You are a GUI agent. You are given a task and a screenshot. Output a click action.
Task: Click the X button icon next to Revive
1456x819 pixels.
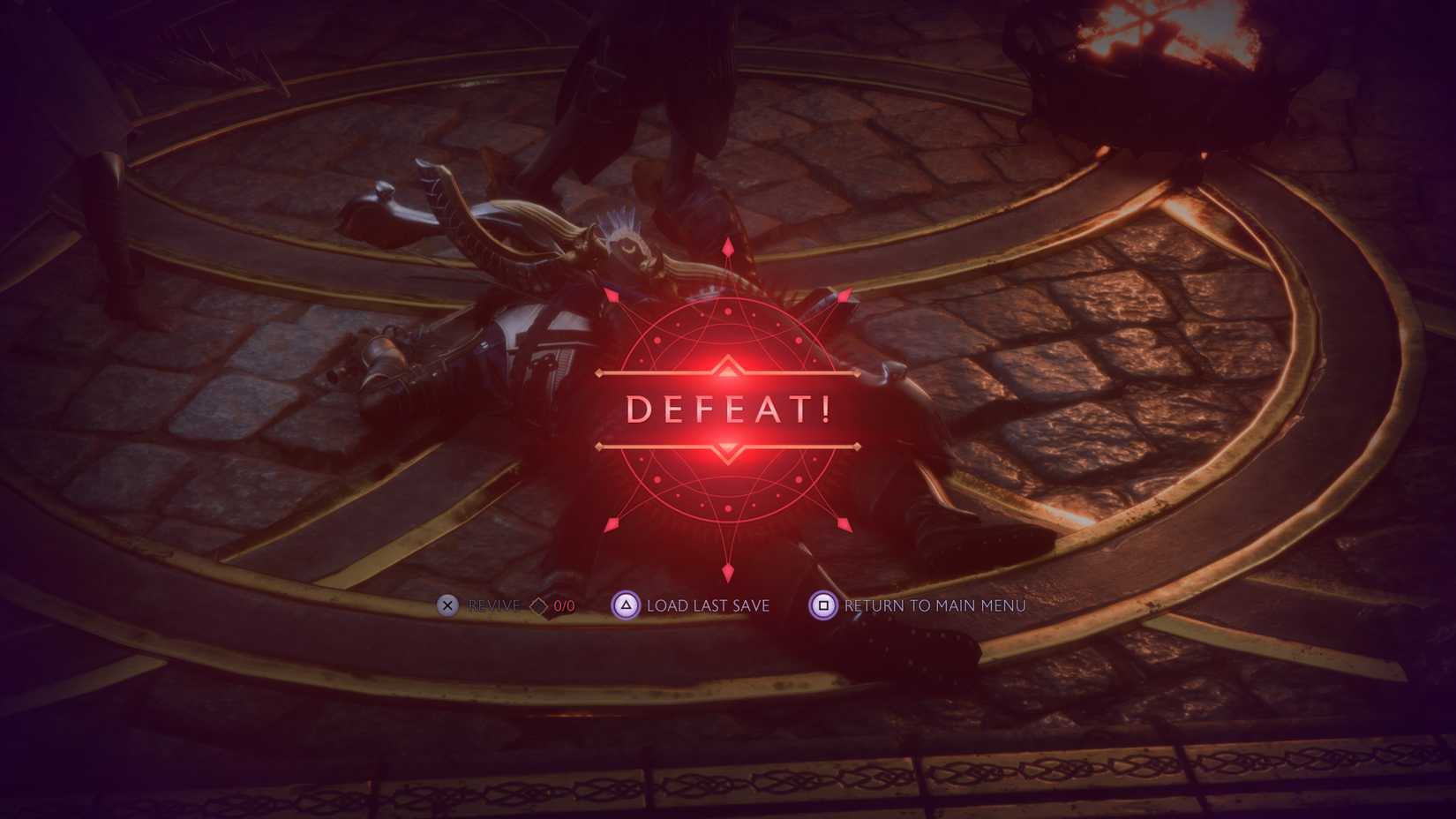pyautogui.click(x=447, y=606)
